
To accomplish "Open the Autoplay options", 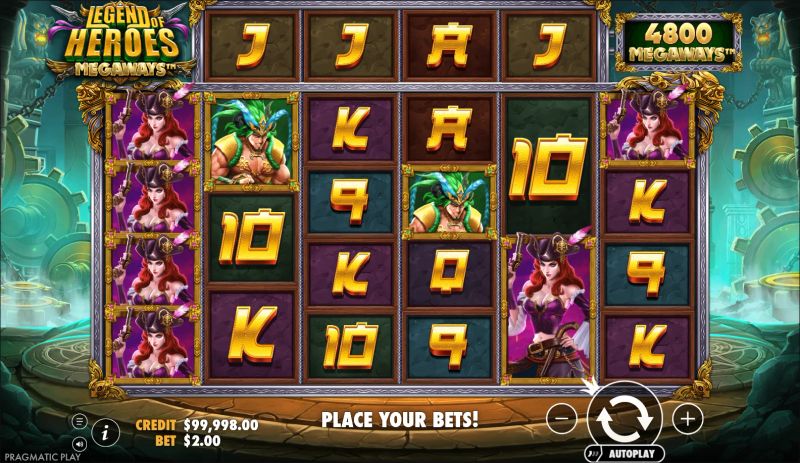I will coord(632,452).
